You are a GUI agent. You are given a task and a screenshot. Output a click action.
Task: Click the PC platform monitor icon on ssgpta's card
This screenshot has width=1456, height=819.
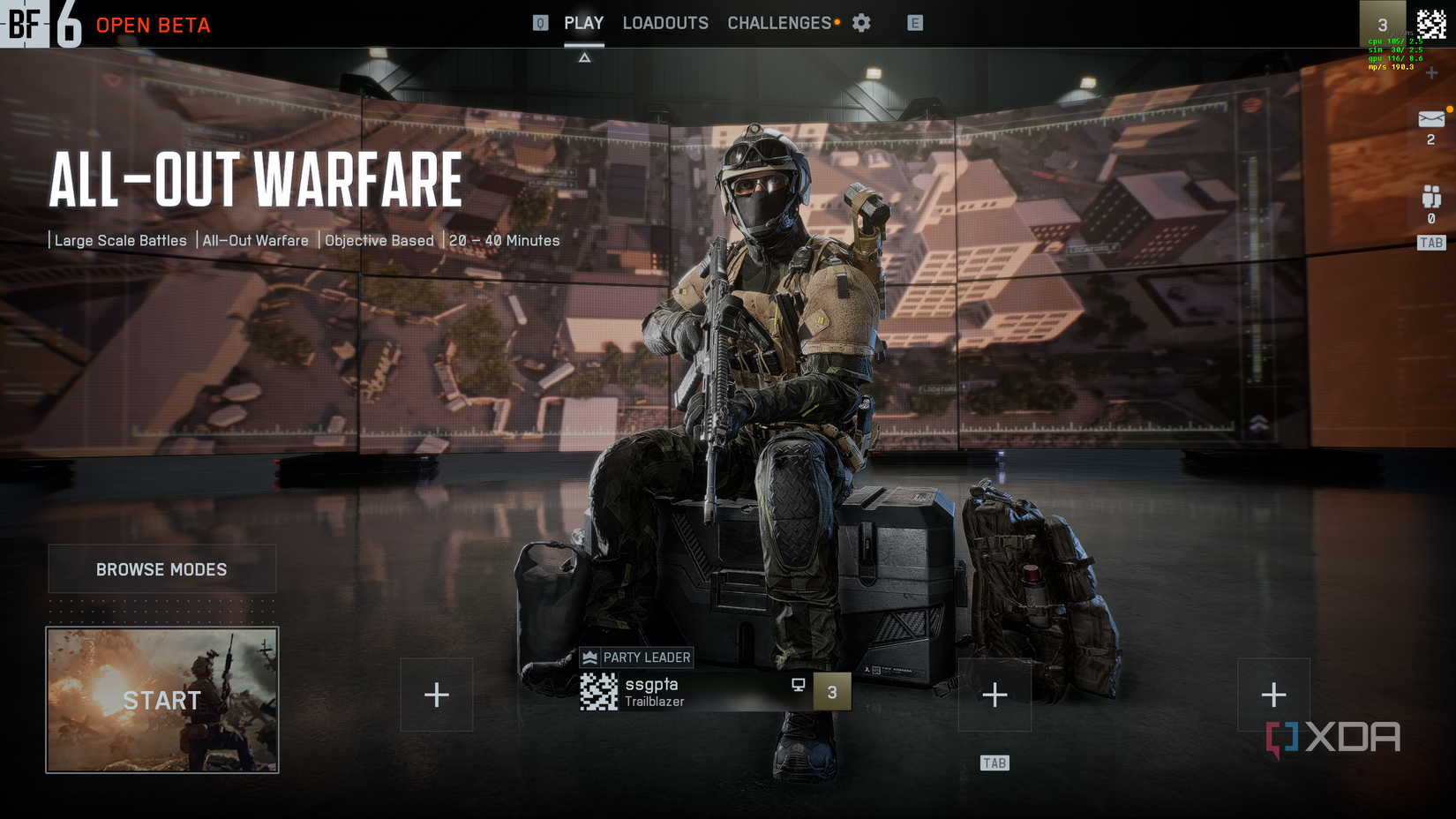click(x=799, y=684)
